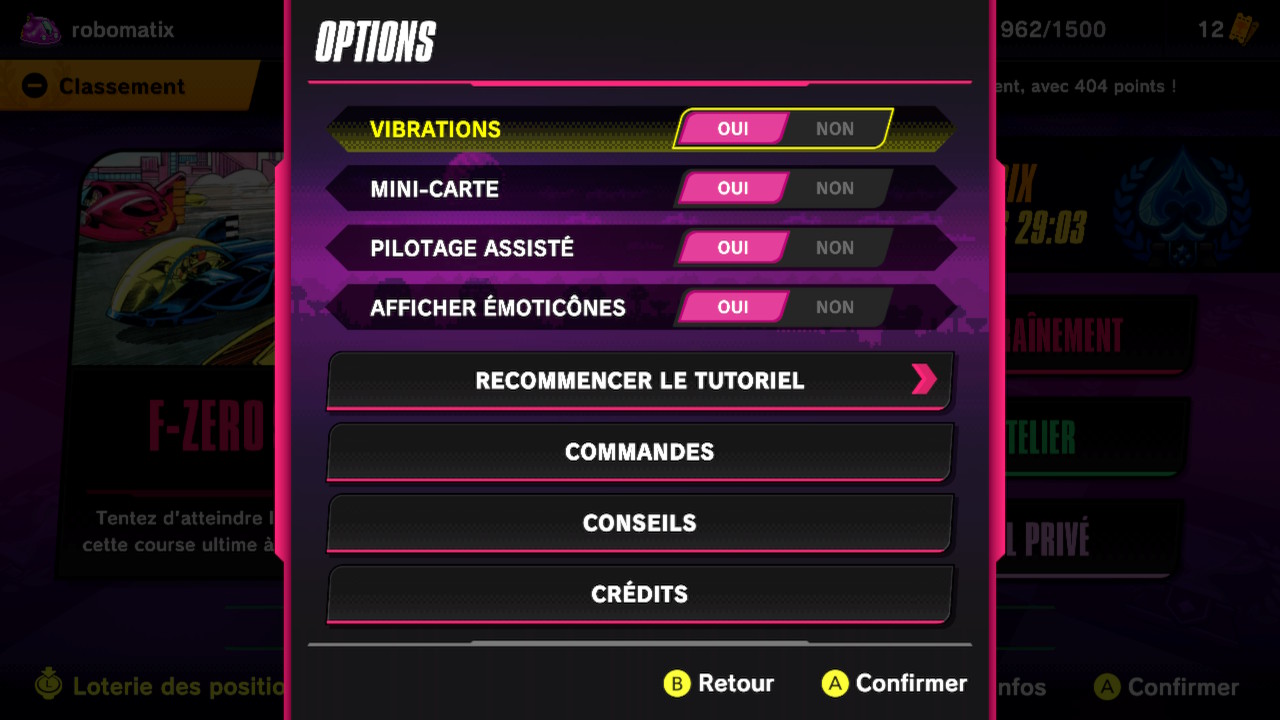1280x720 pixels.
Task: View the Crédits
Action: [640, 594]
